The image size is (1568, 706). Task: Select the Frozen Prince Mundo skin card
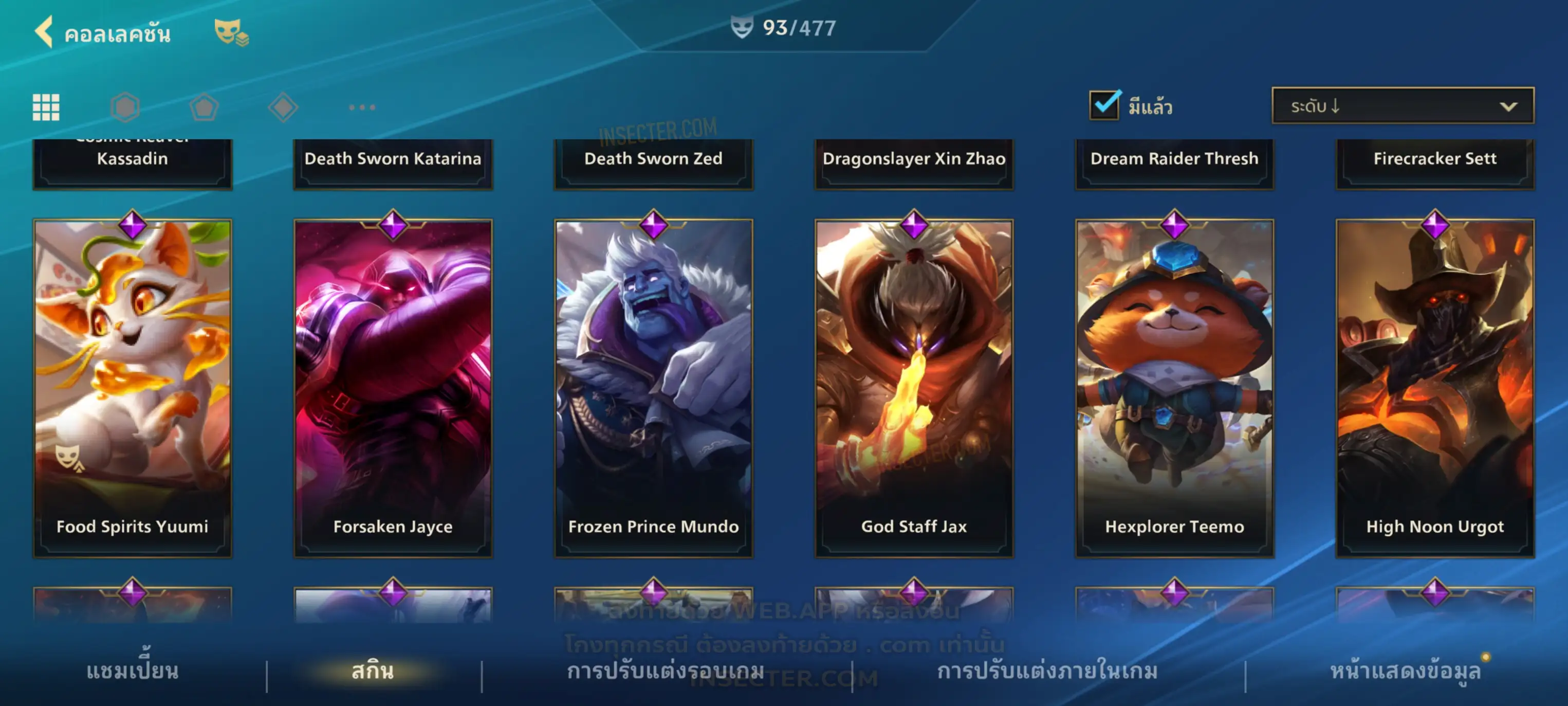tap(653, 388)
